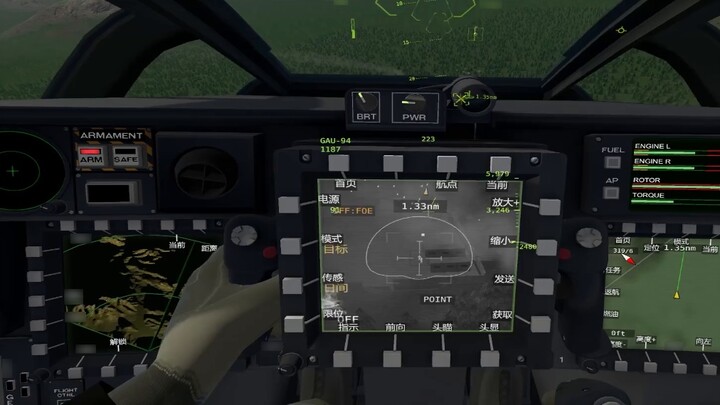The height and width of the screenshot is (405, 720).
Task: Select the 头瞄 head-aim button
Action: pyautogui.click(x=442, y=358)
